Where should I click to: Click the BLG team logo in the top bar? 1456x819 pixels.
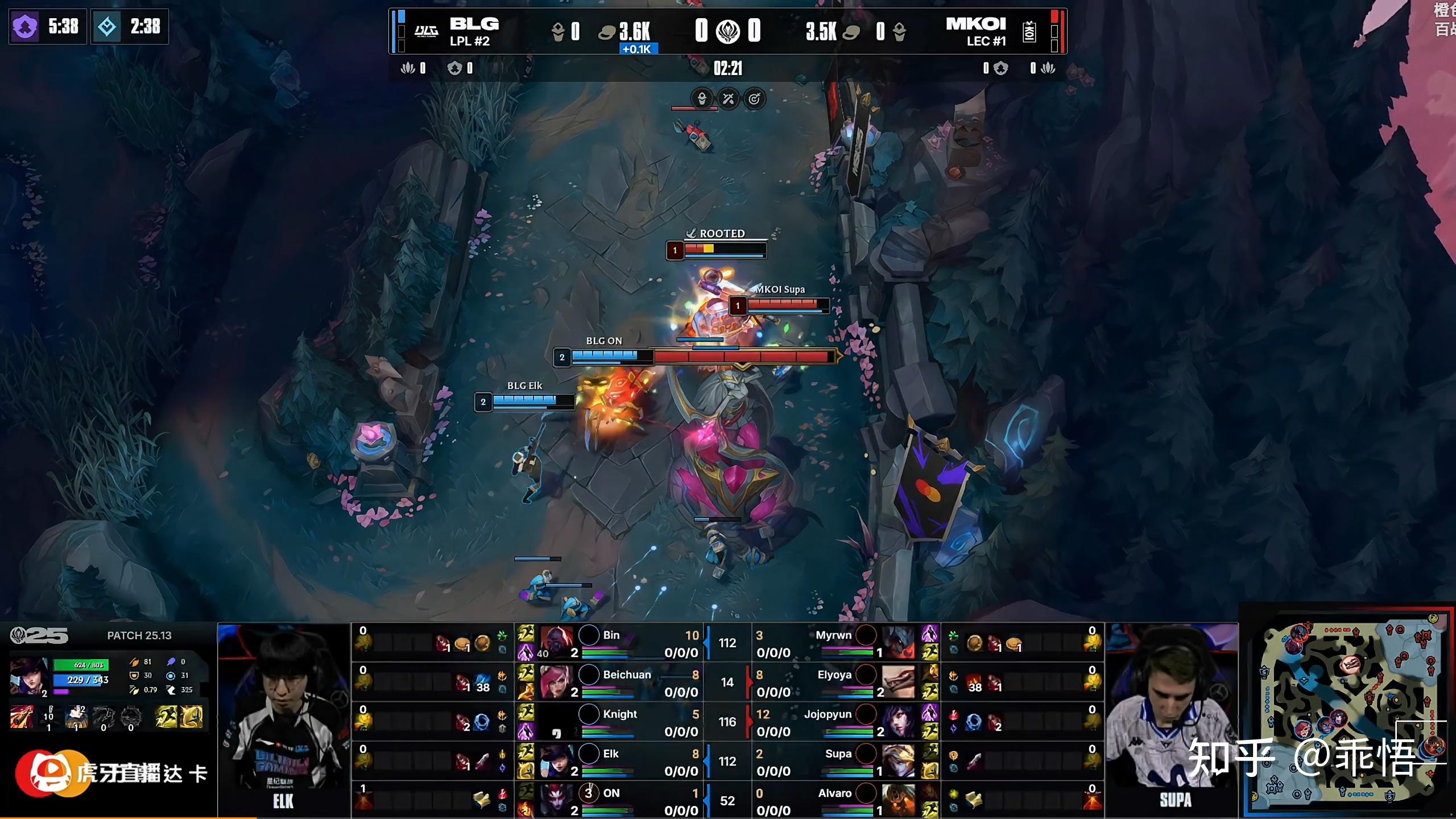426,31
